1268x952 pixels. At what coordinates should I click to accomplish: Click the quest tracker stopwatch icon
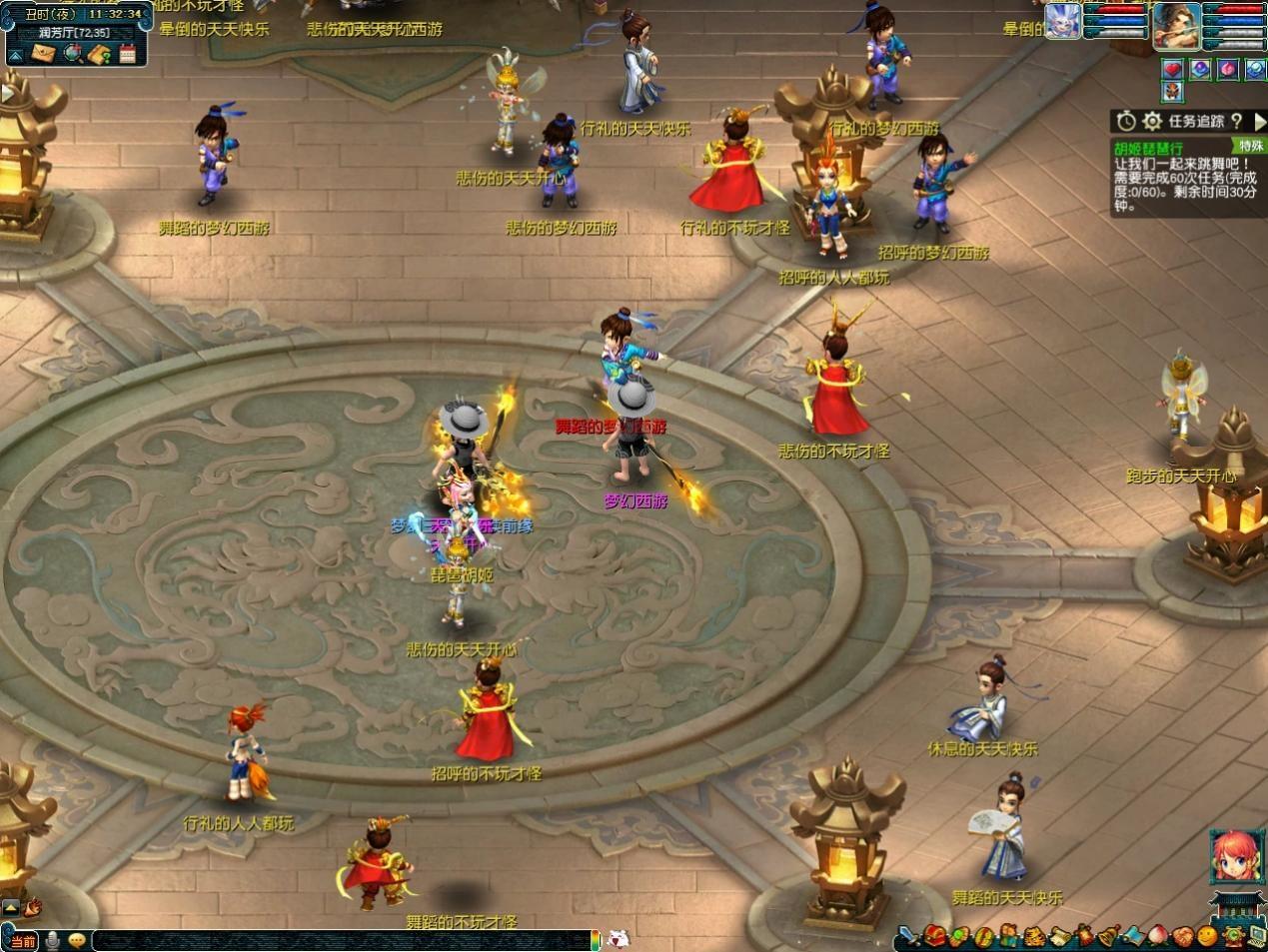point(1126,121)
